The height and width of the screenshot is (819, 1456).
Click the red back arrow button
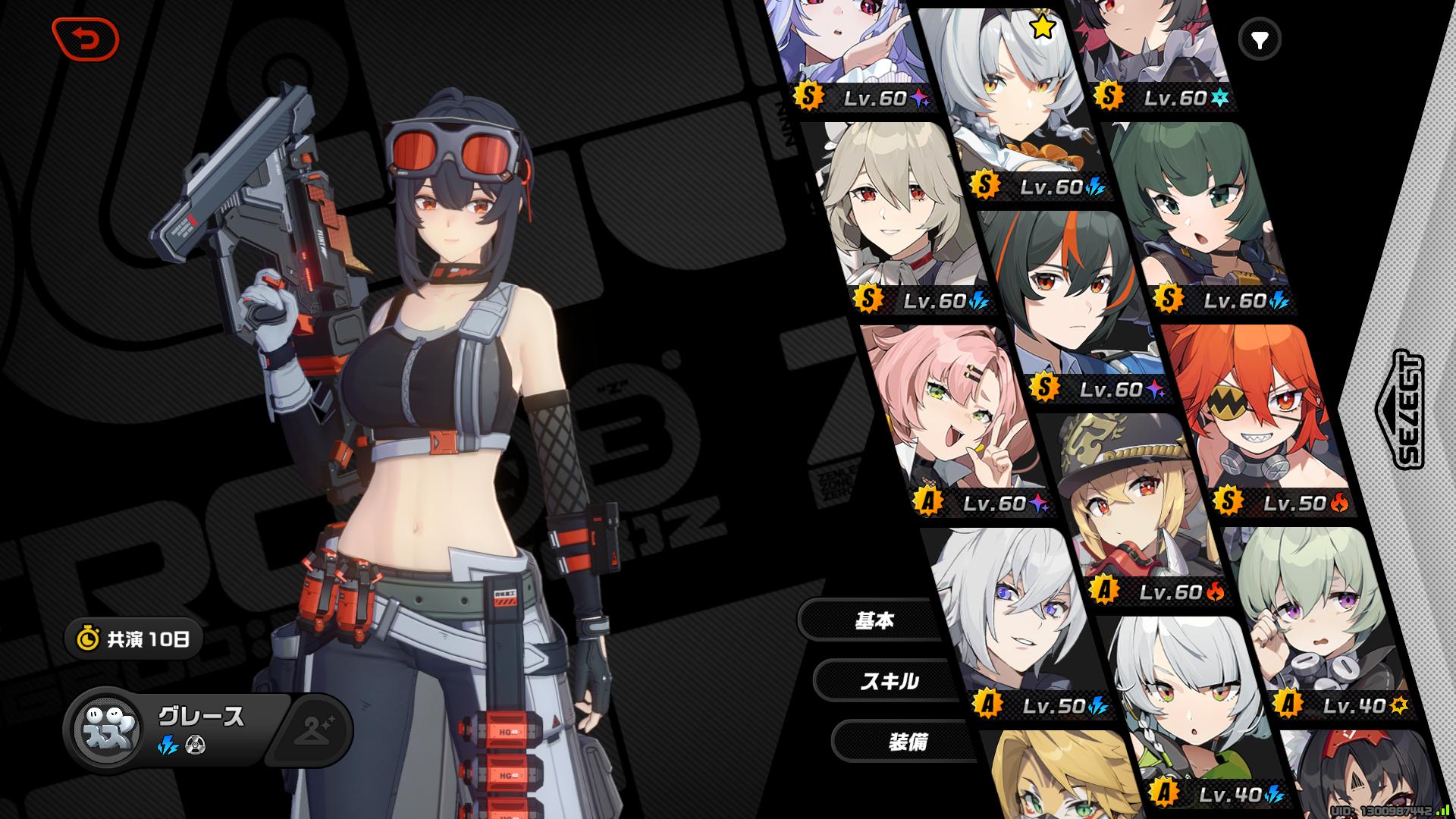(86, 39)
